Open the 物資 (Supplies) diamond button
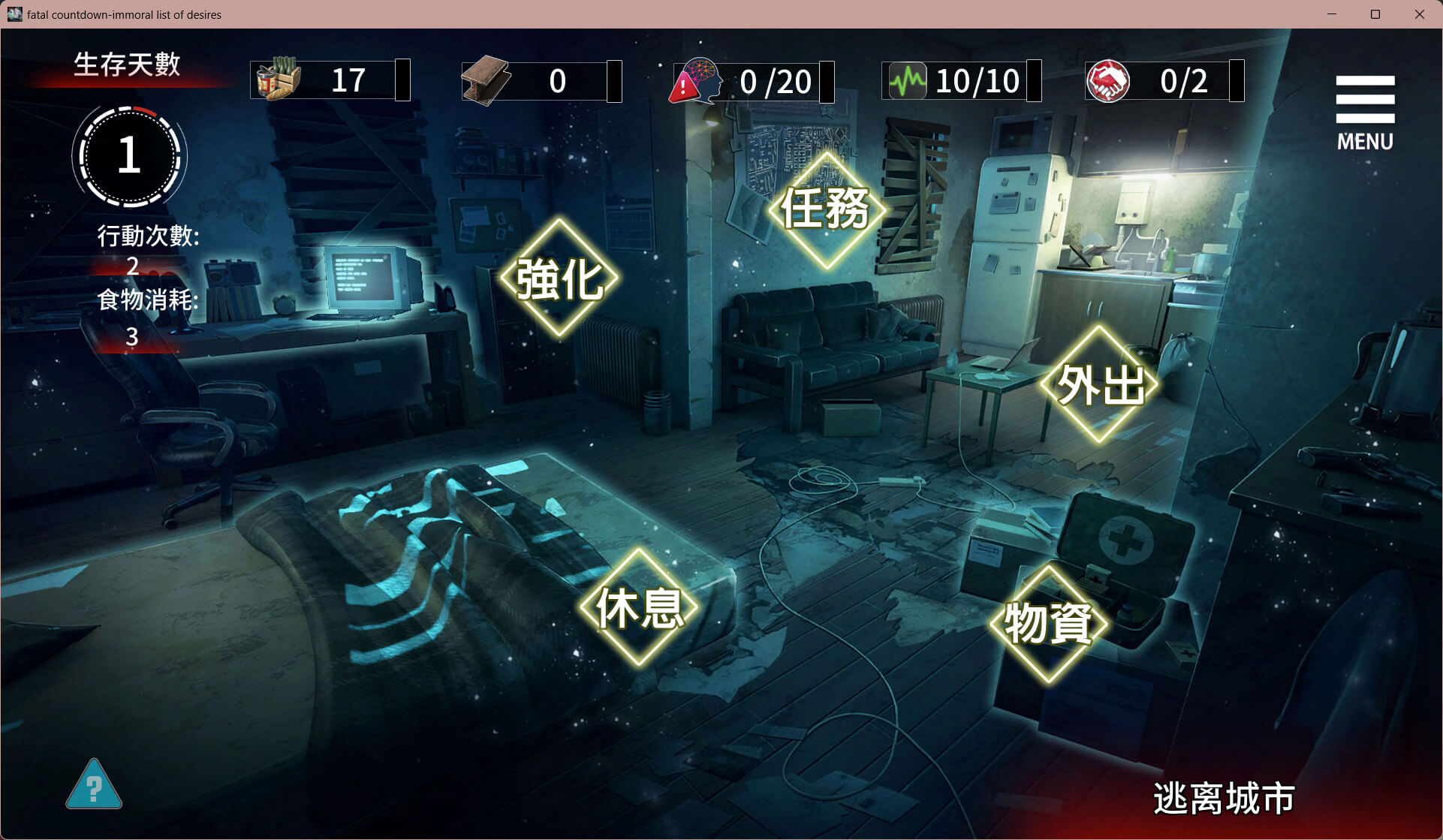 tap(1048, 623)
